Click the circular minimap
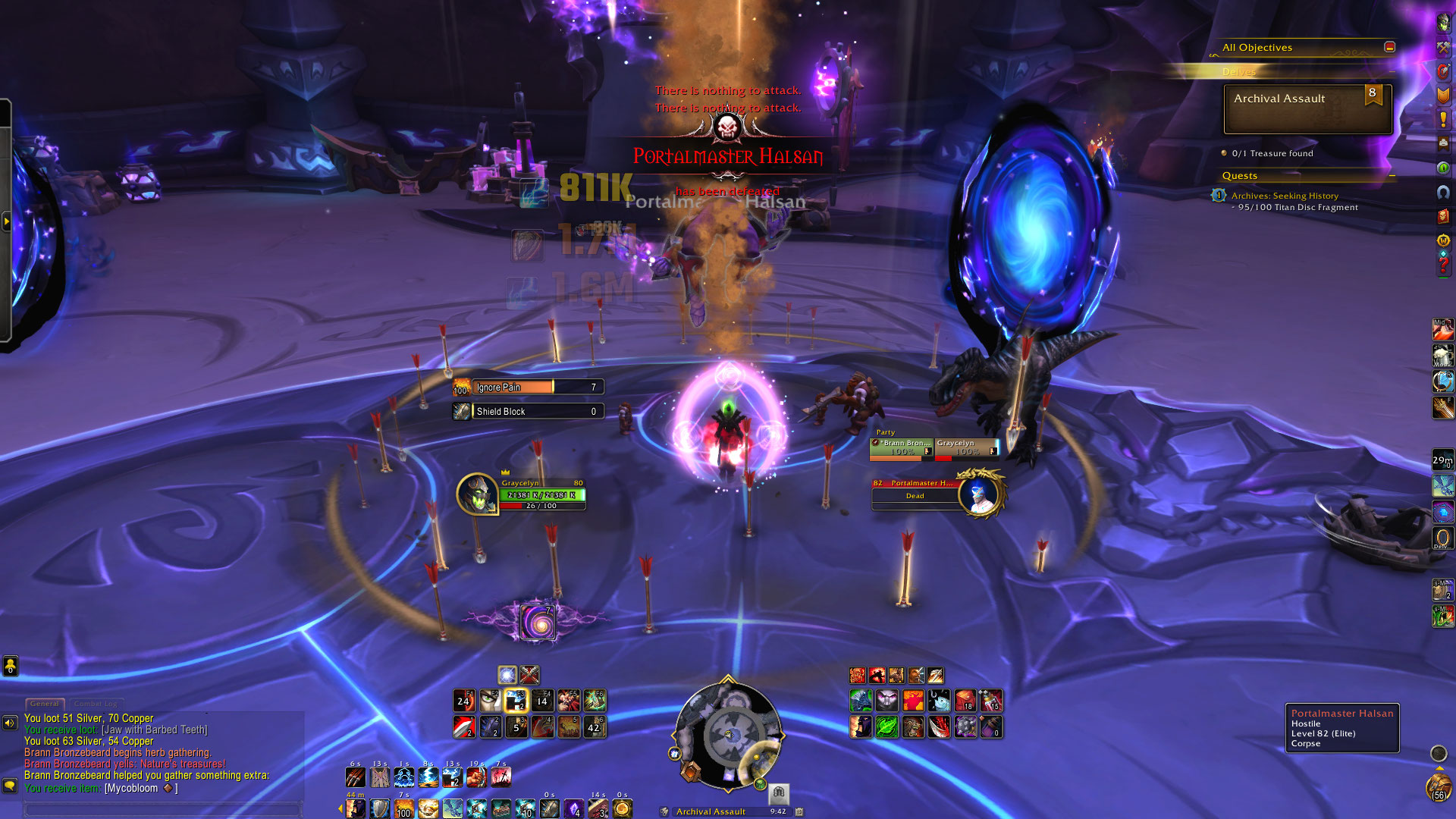1456x819 pixels. 727,736
